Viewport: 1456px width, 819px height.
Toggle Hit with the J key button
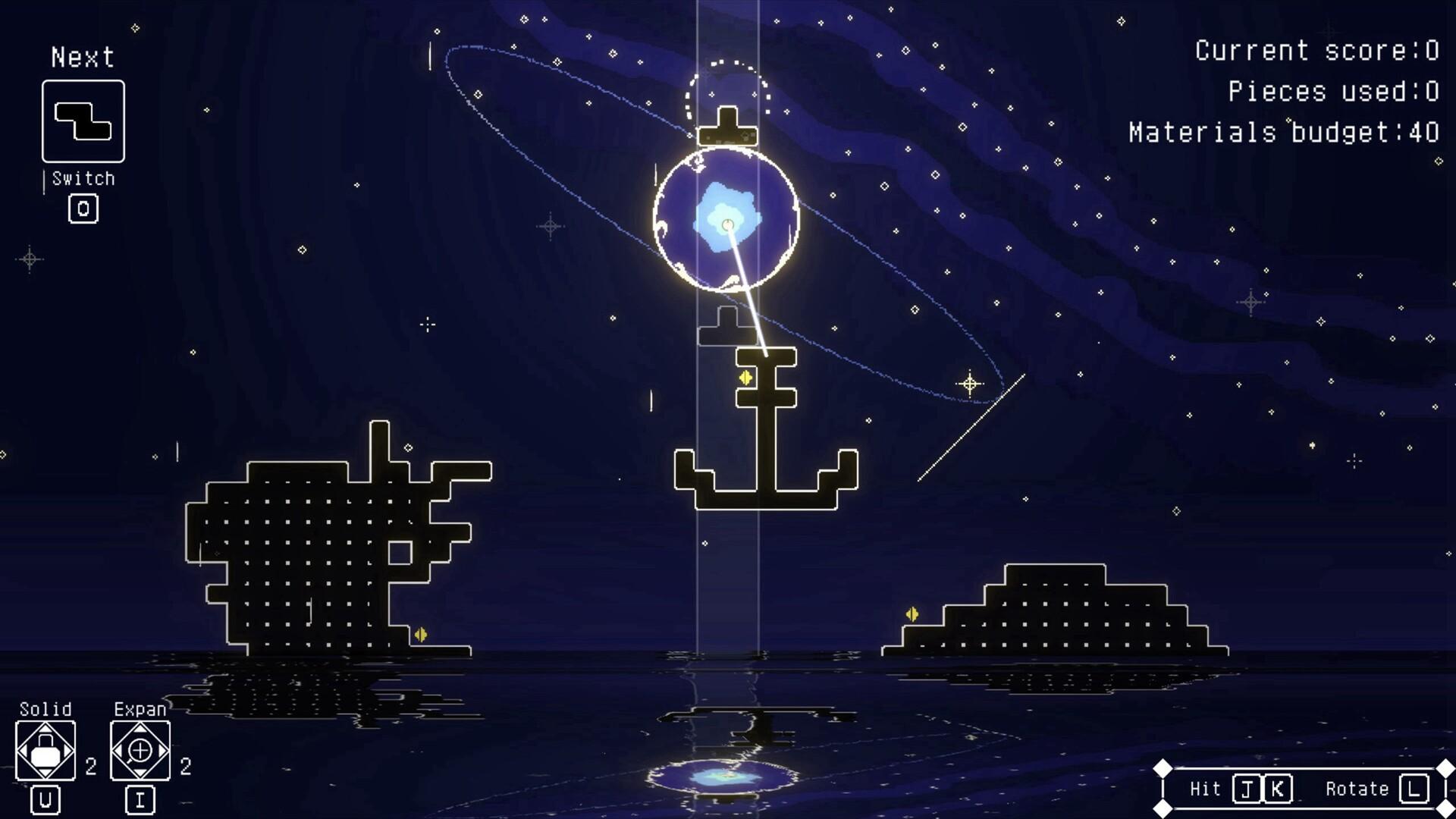[1247, 789]
